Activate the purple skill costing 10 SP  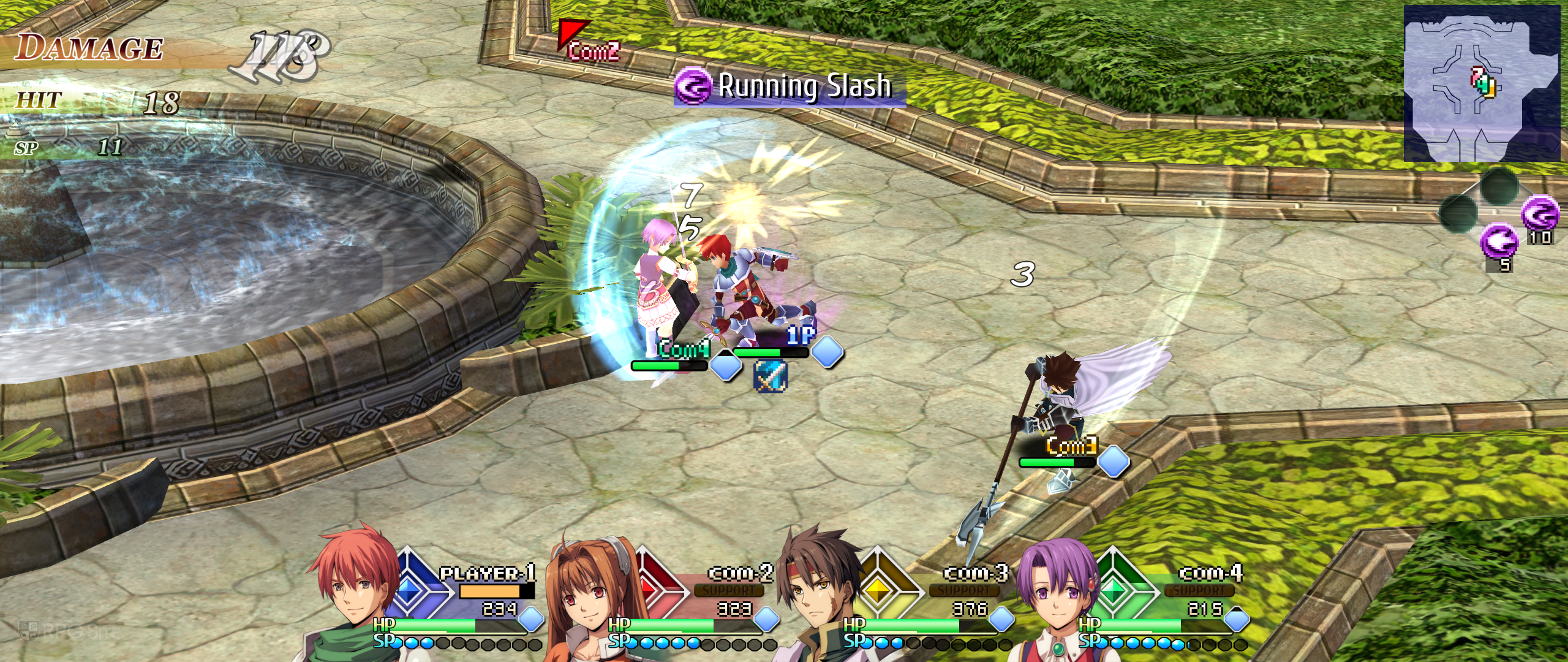point(1540,213)
